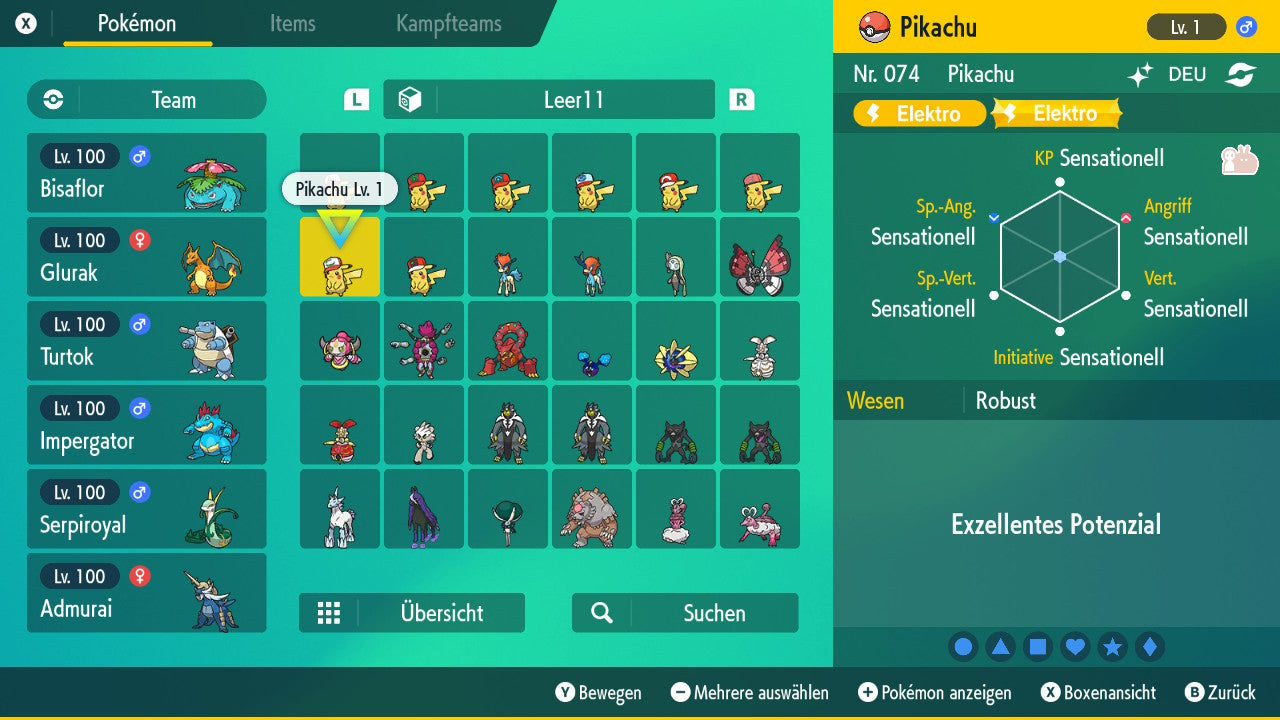Select the highlighted Pikachu in the box
Image resolution: width=1280 pixels, height=720 pixels.
pos(339,257)
